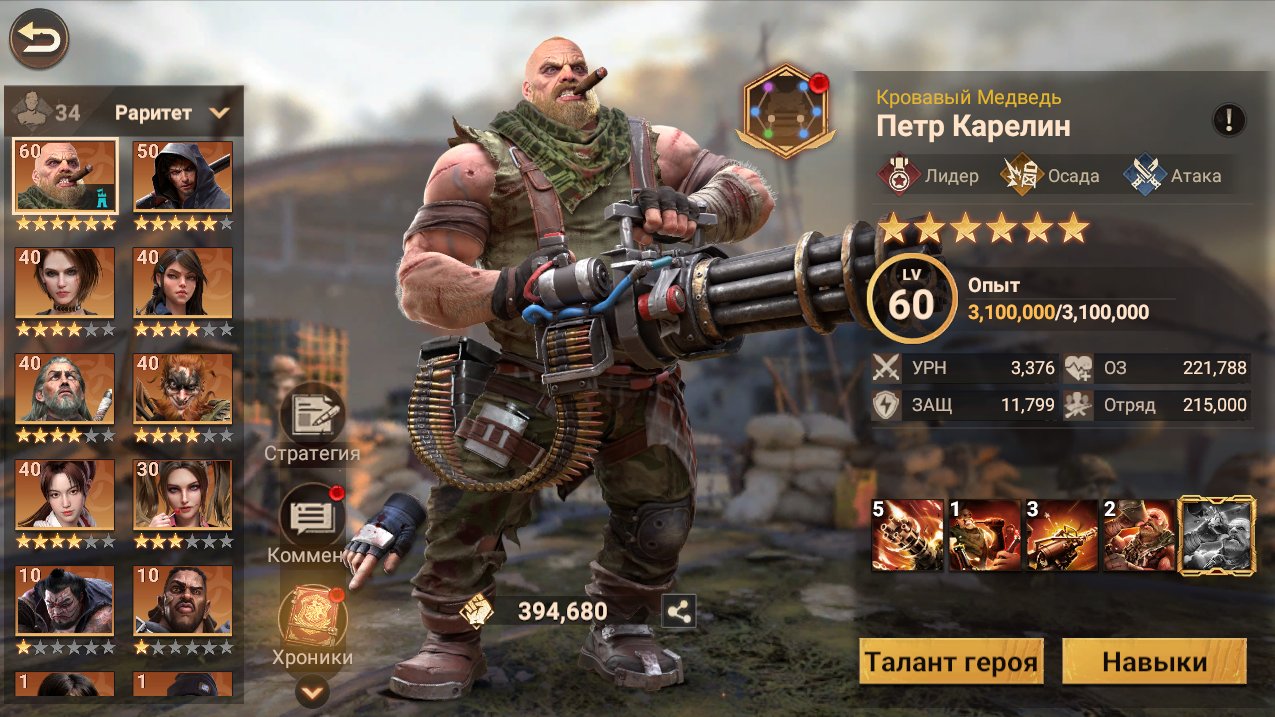
Task: Select the level 30 hero portrait
Action: tap(183, 494)
